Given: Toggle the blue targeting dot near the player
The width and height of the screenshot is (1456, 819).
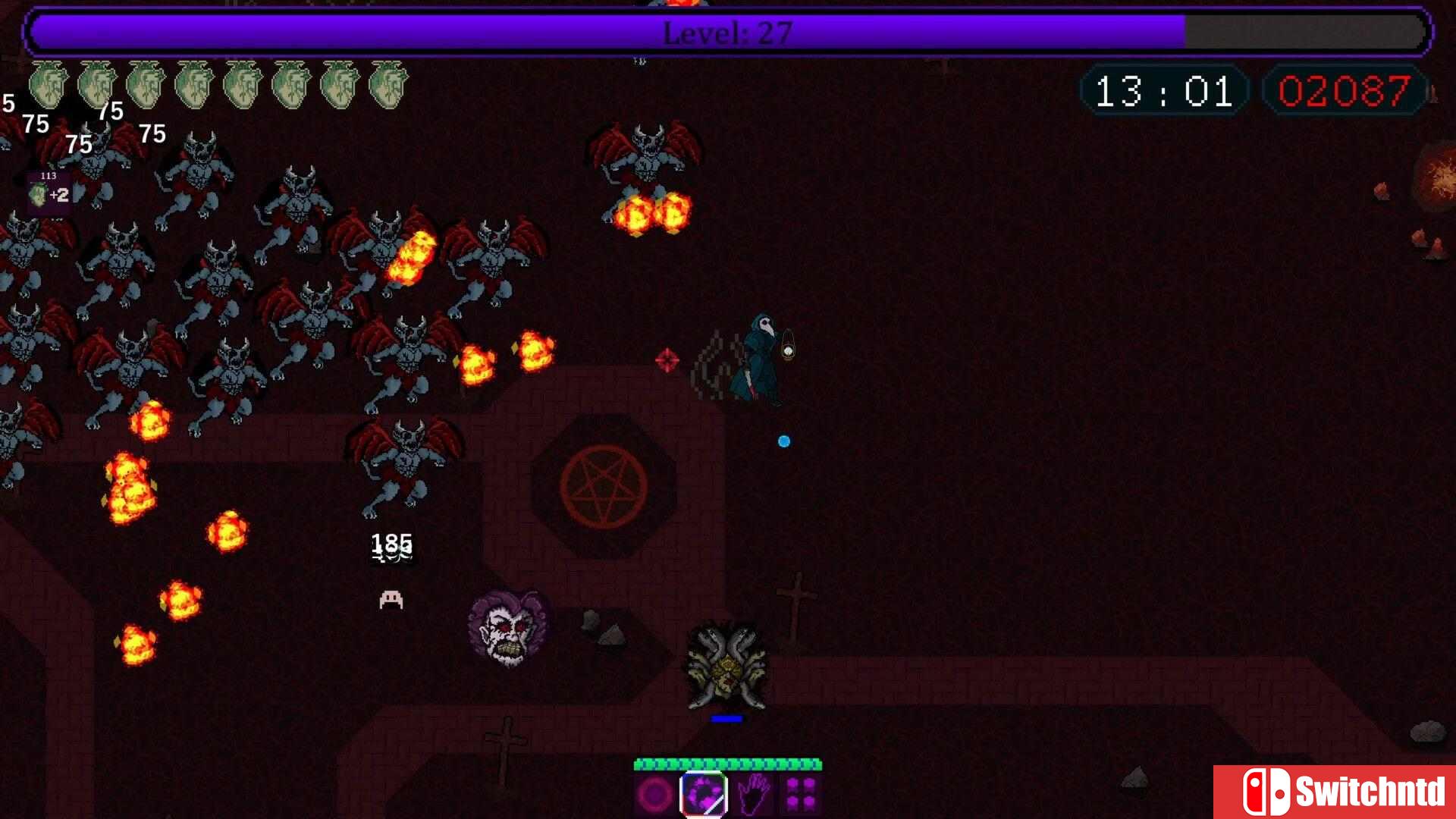Looking at the screenshot, I should pos(783,441).
